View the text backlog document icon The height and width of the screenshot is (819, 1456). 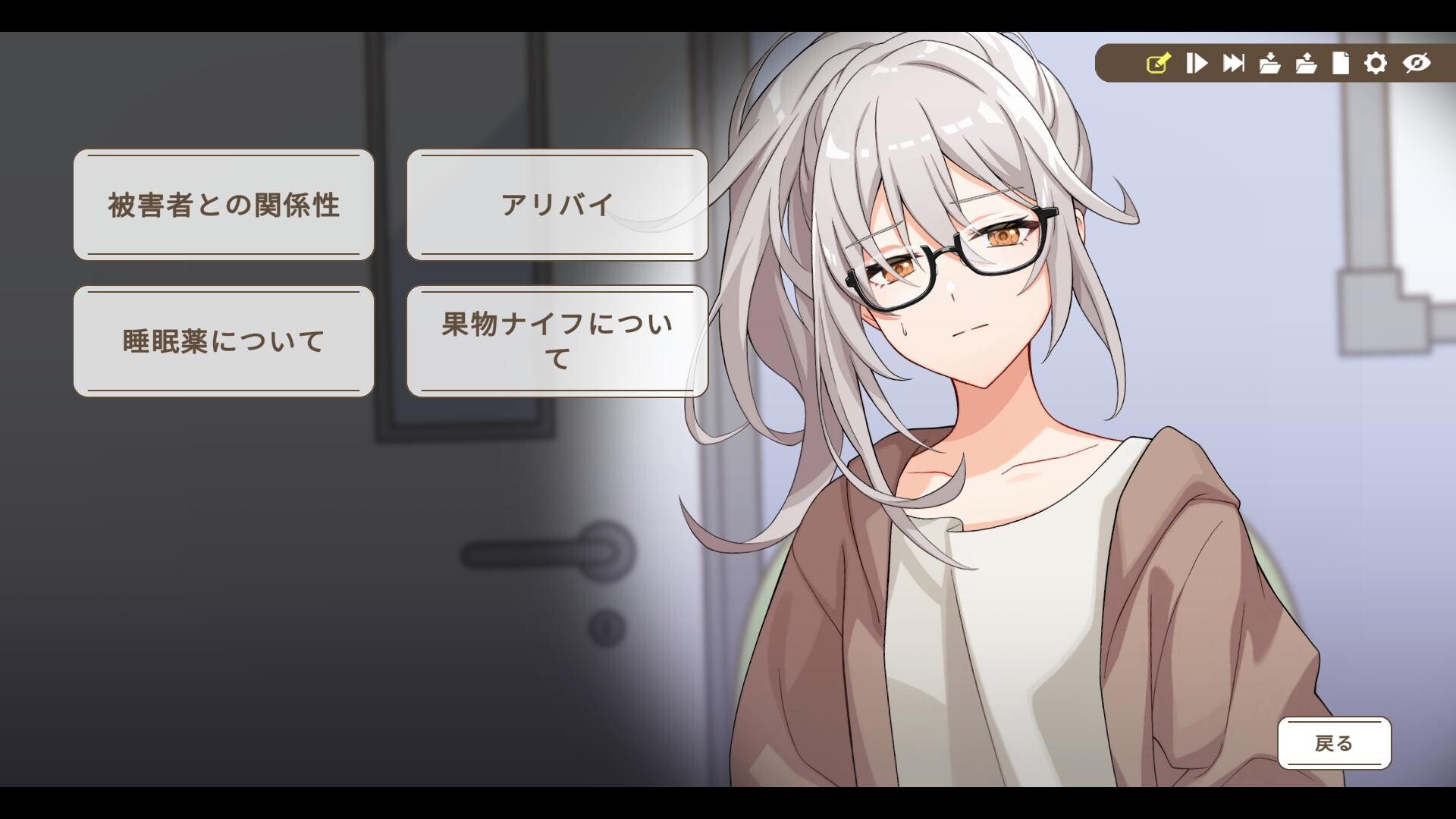(1341, 64)
